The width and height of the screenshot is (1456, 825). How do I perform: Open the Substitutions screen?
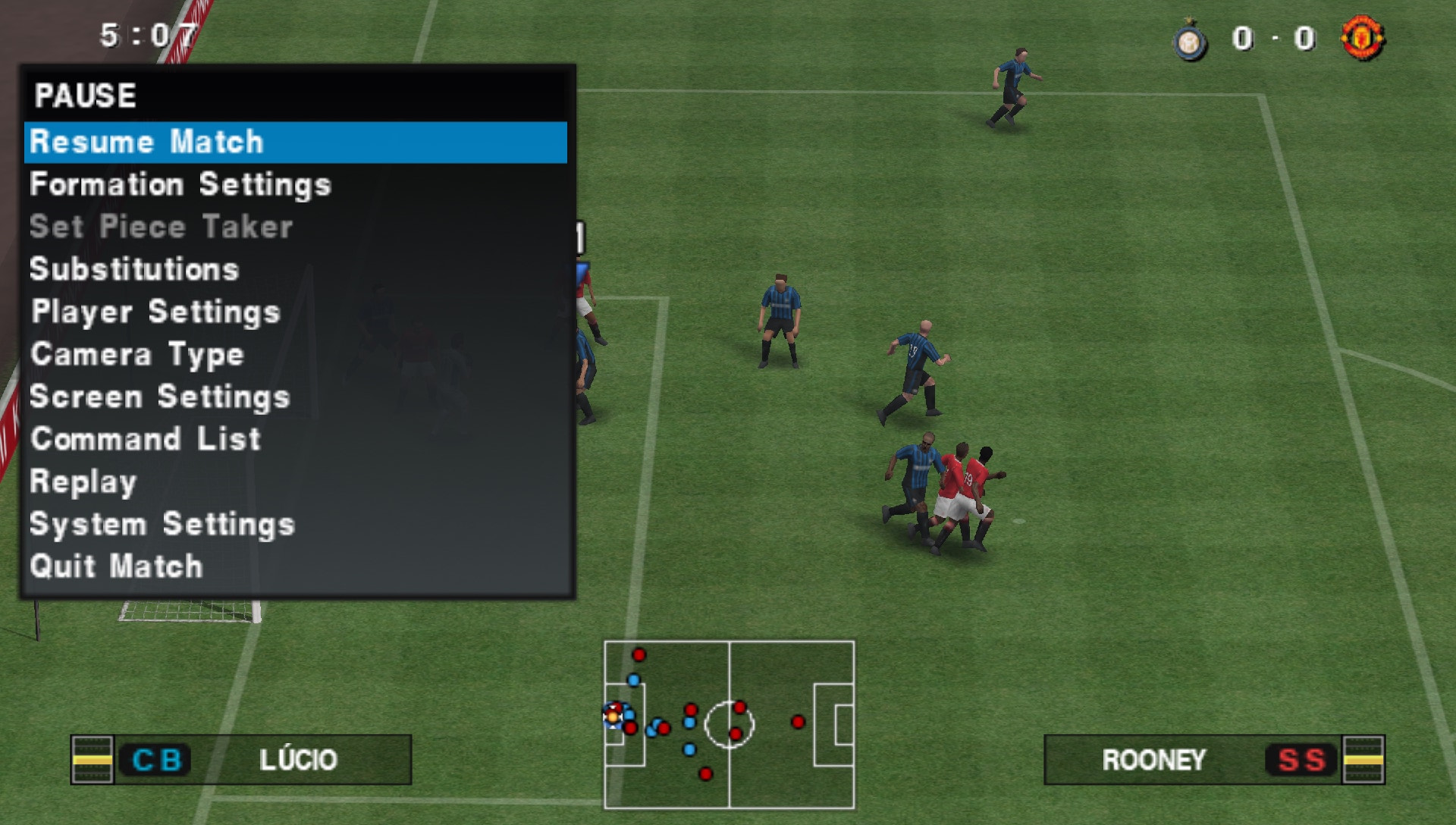coord(133,269)
